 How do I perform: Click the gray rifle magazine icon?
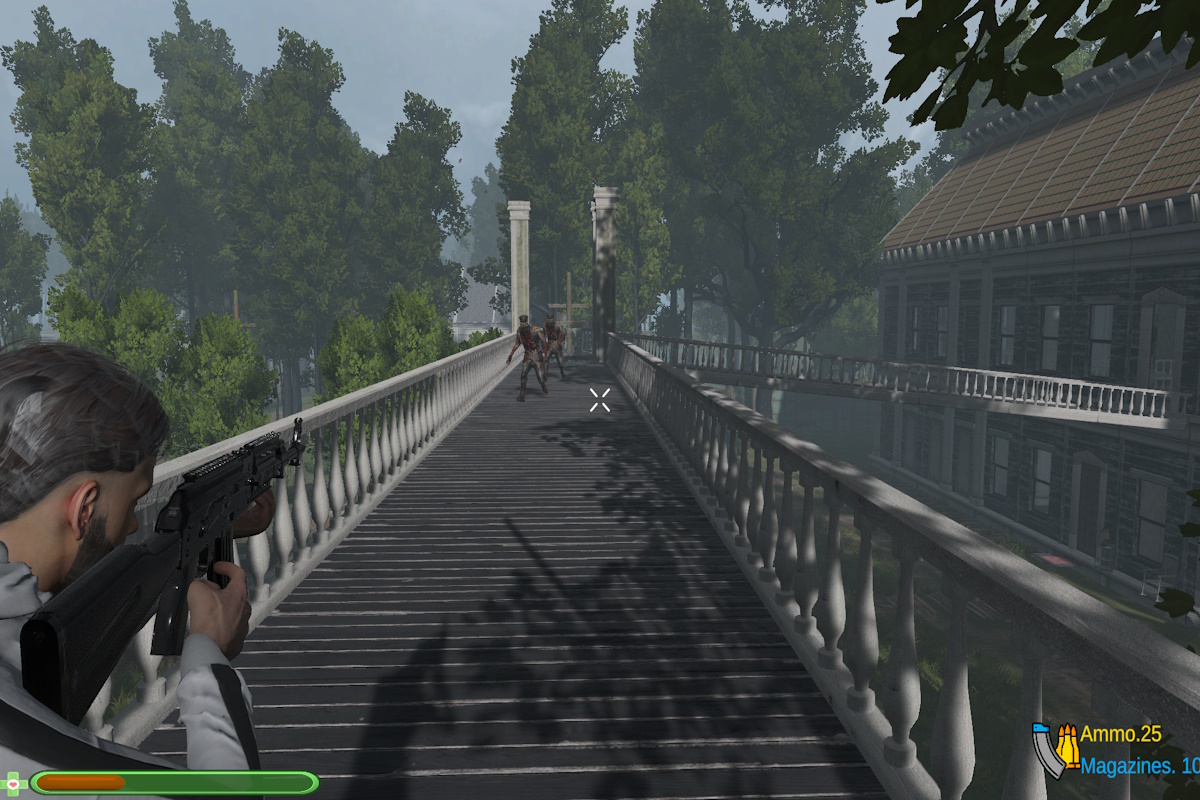click(x=1047, y=753)
